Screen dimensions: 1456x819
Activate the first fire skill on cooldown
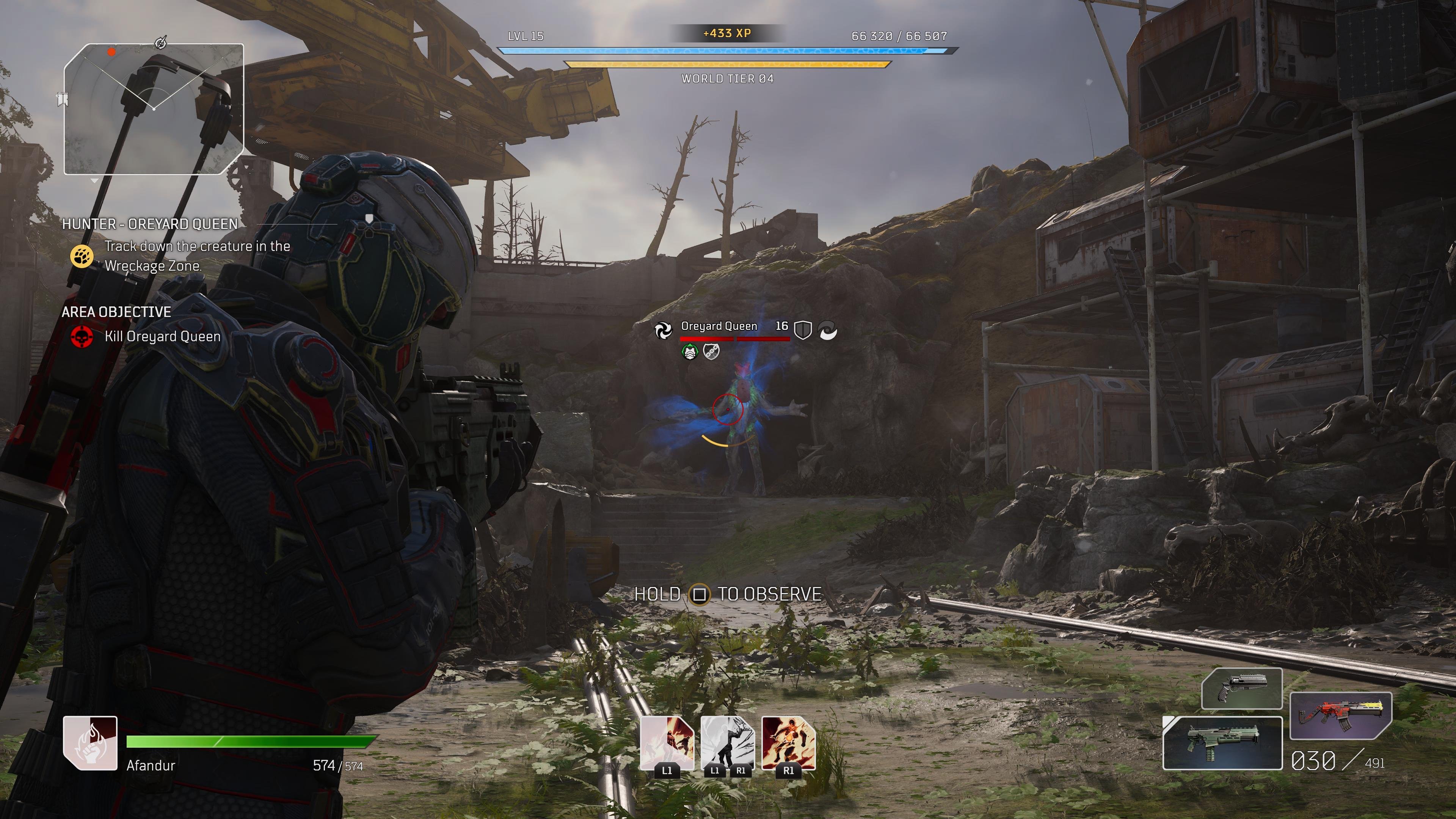coord(667,743)
